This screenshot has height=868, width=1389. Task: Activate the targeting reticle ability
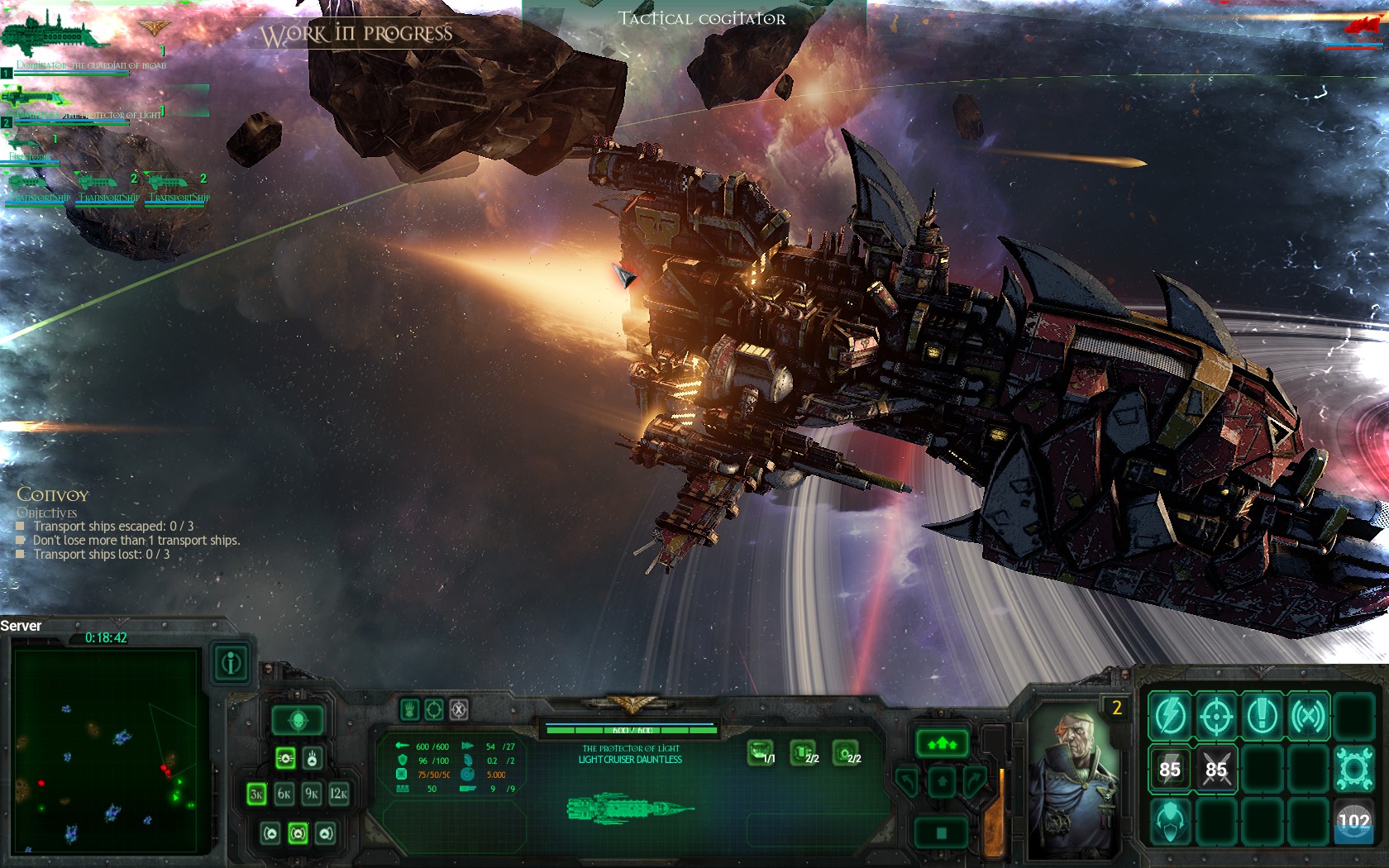(x=1218, y=716)
